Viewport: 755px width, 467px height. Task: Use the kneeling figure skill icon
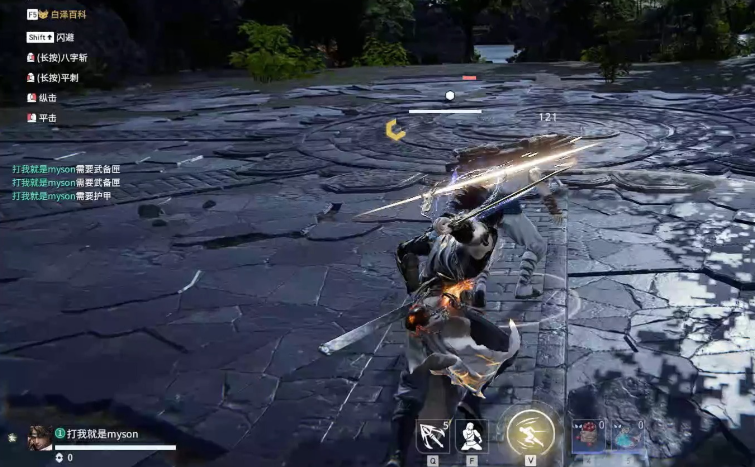tap(472, 436)
